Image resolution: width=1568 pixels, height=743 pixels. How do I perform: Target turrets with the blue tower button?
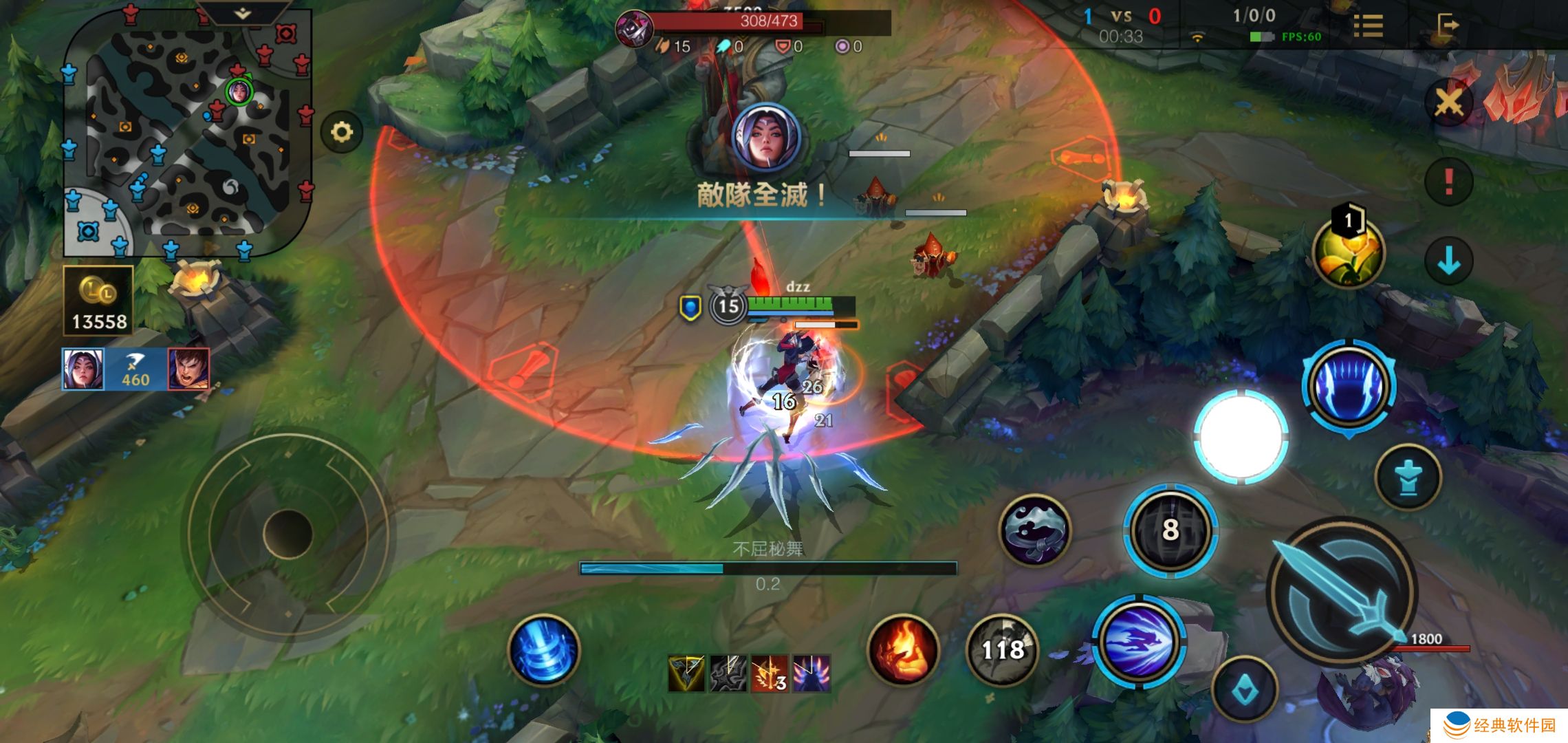point(1408,476)
